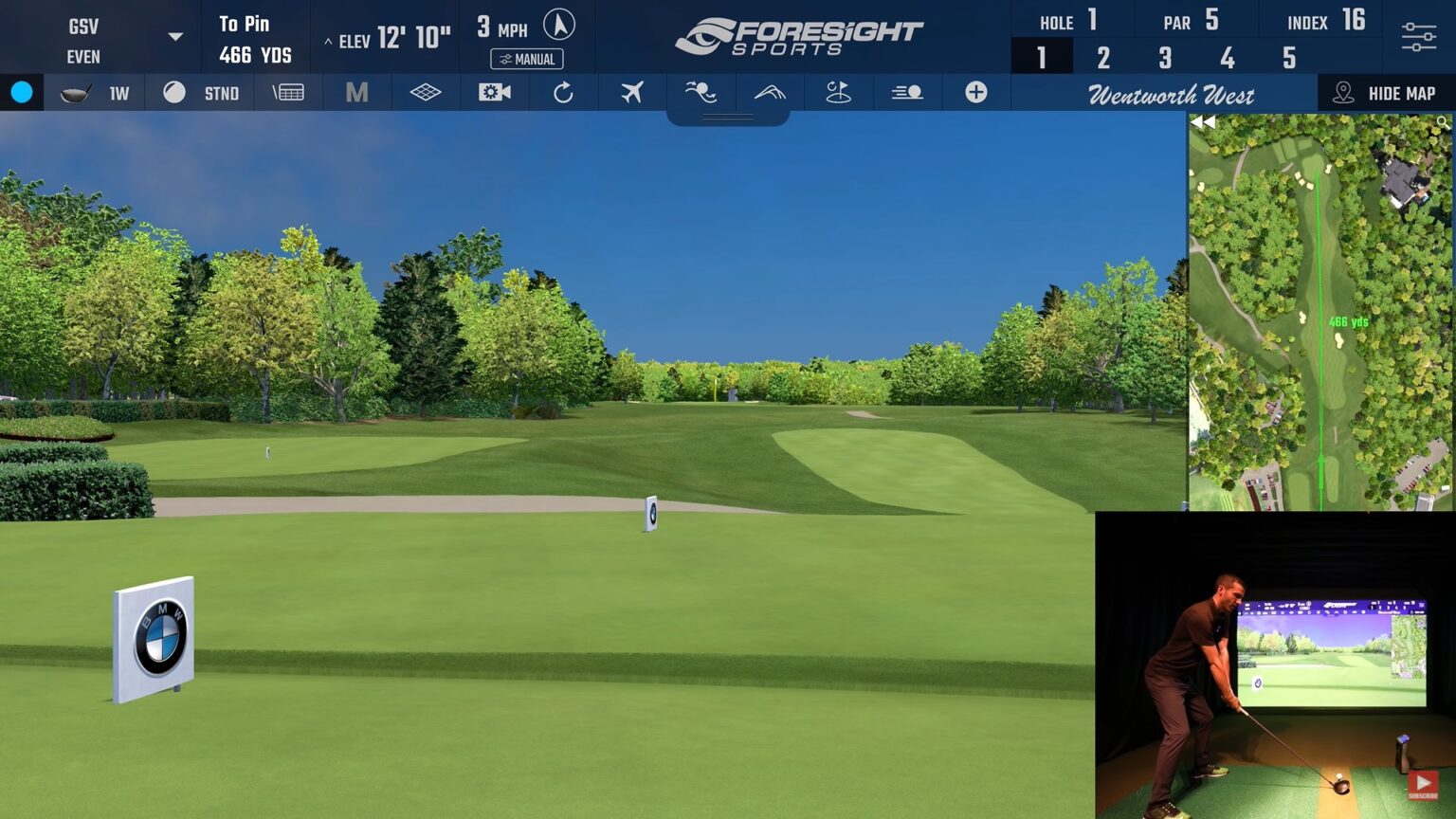Select the hole 5 tab

(x=1288, y=58)
